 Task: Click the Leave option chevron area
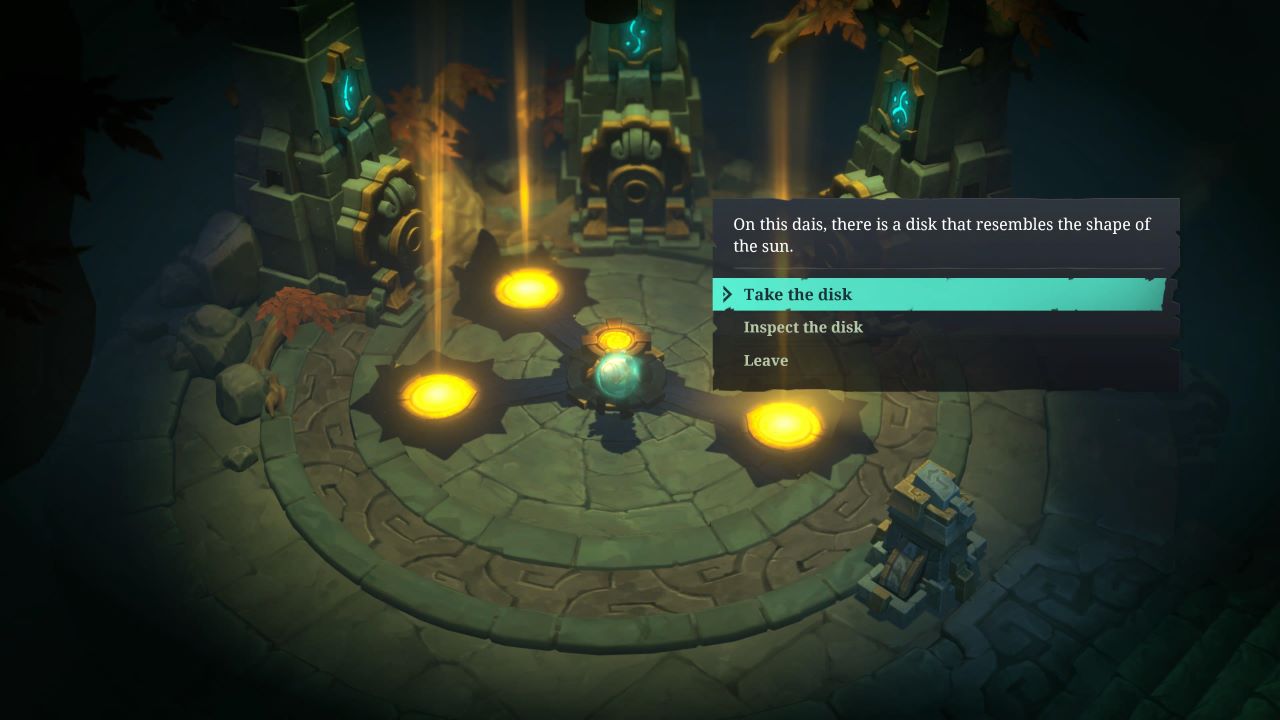[727, 360]
